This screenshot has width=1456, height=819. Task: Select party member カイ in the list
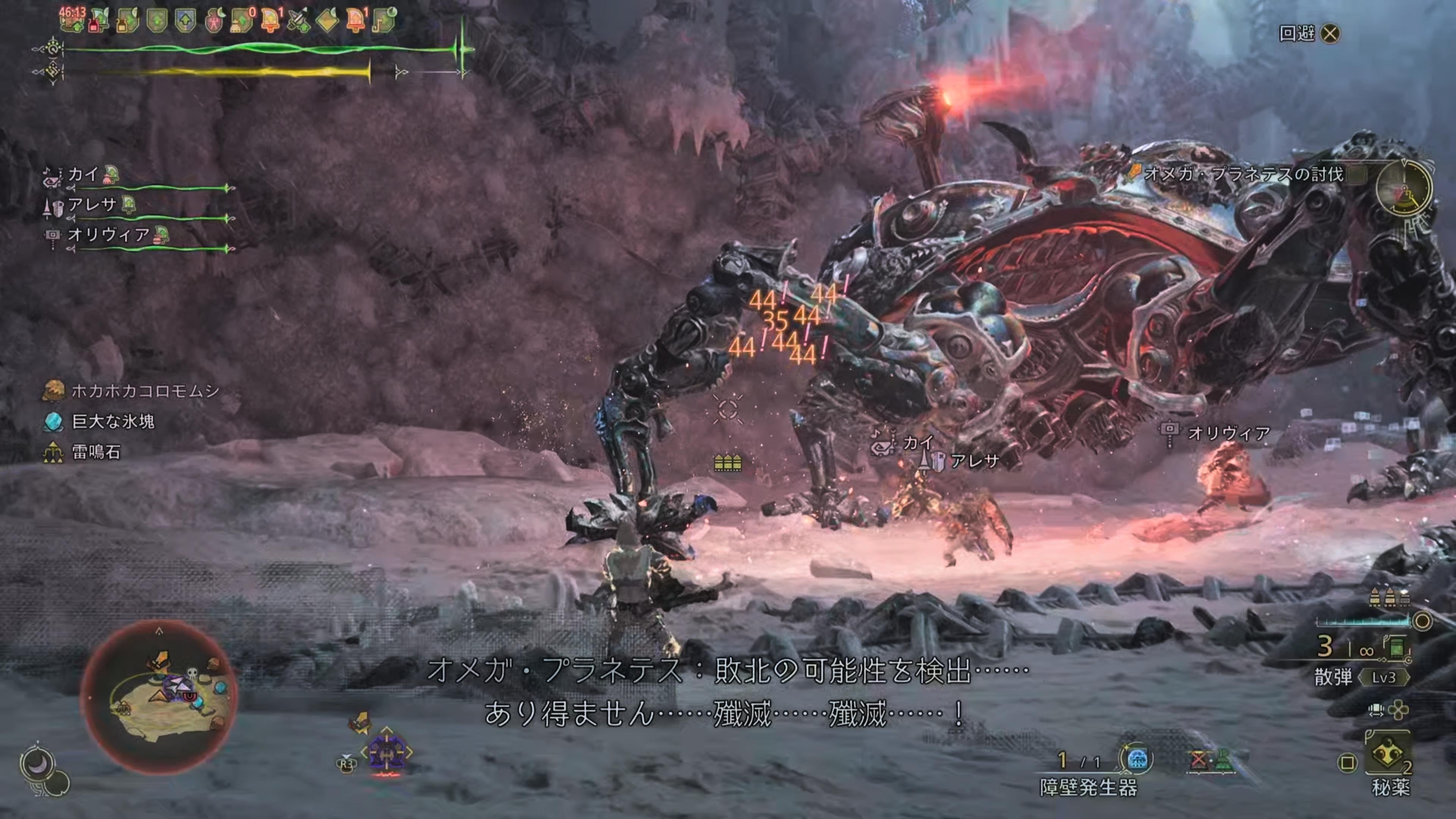point(83,175)
